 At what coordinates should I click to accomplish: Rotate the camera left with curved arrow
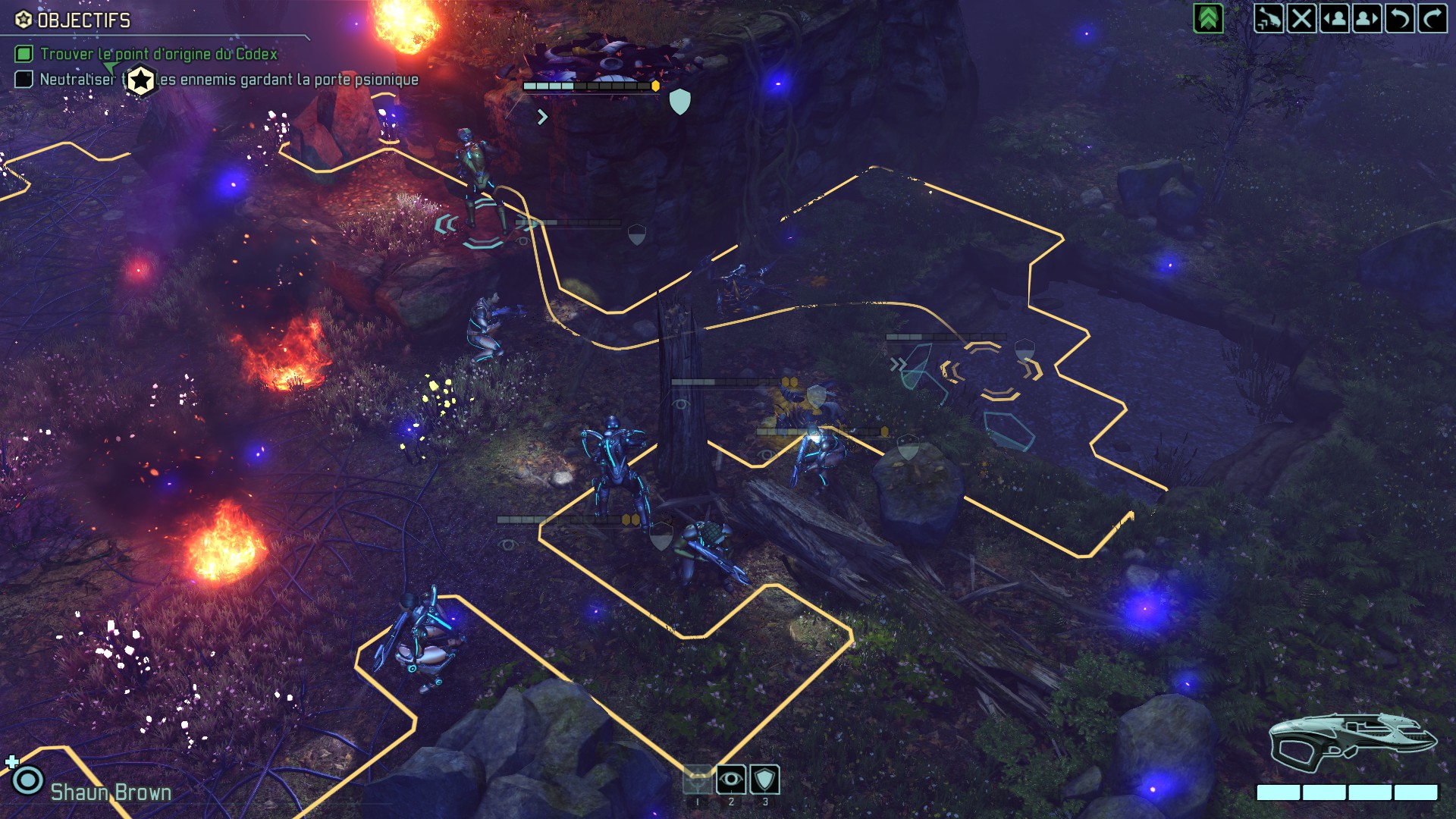coord(1399,18)
